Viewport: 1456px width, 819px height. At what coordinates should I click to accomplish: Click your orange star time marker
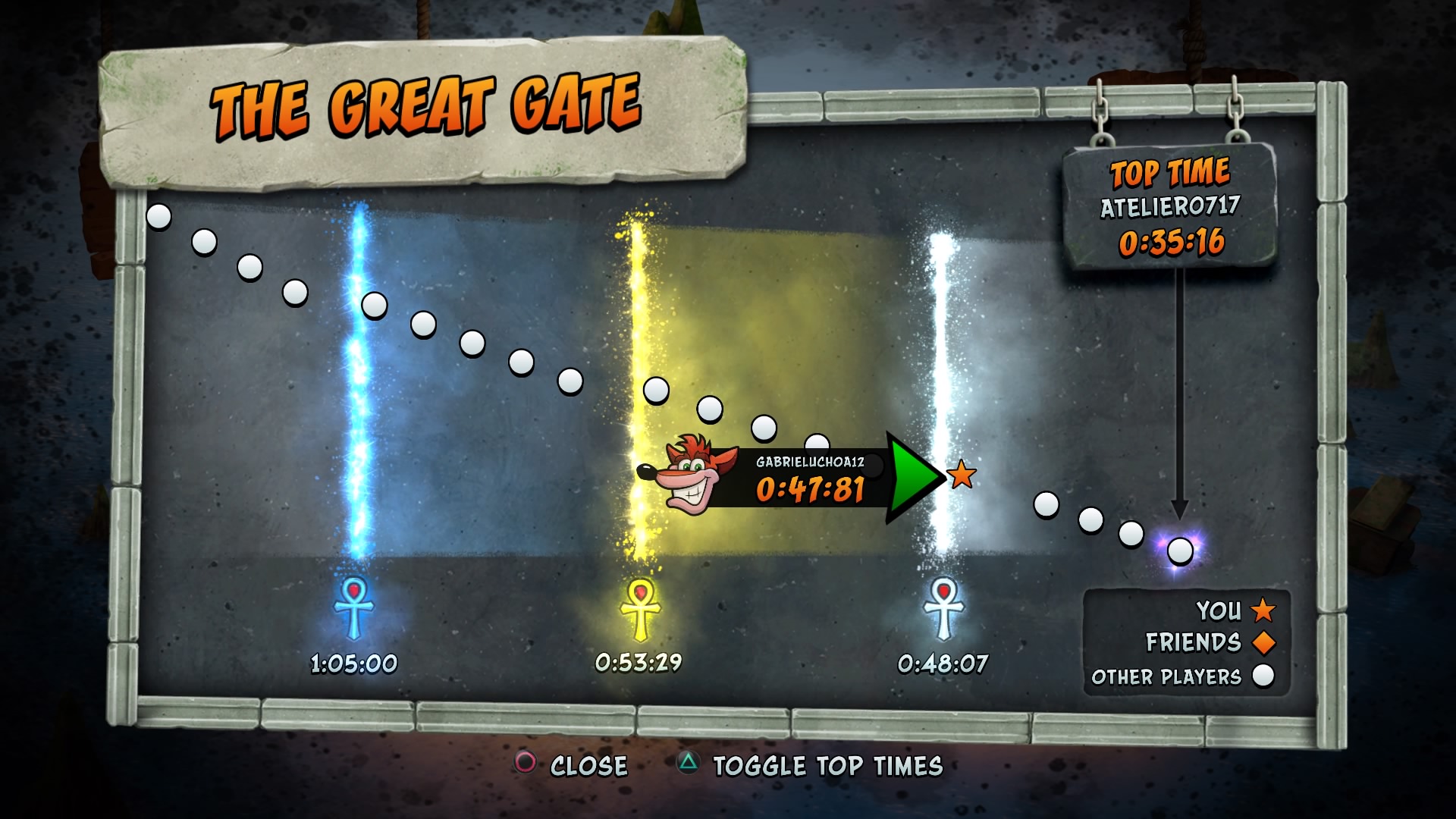coord(962,475)
